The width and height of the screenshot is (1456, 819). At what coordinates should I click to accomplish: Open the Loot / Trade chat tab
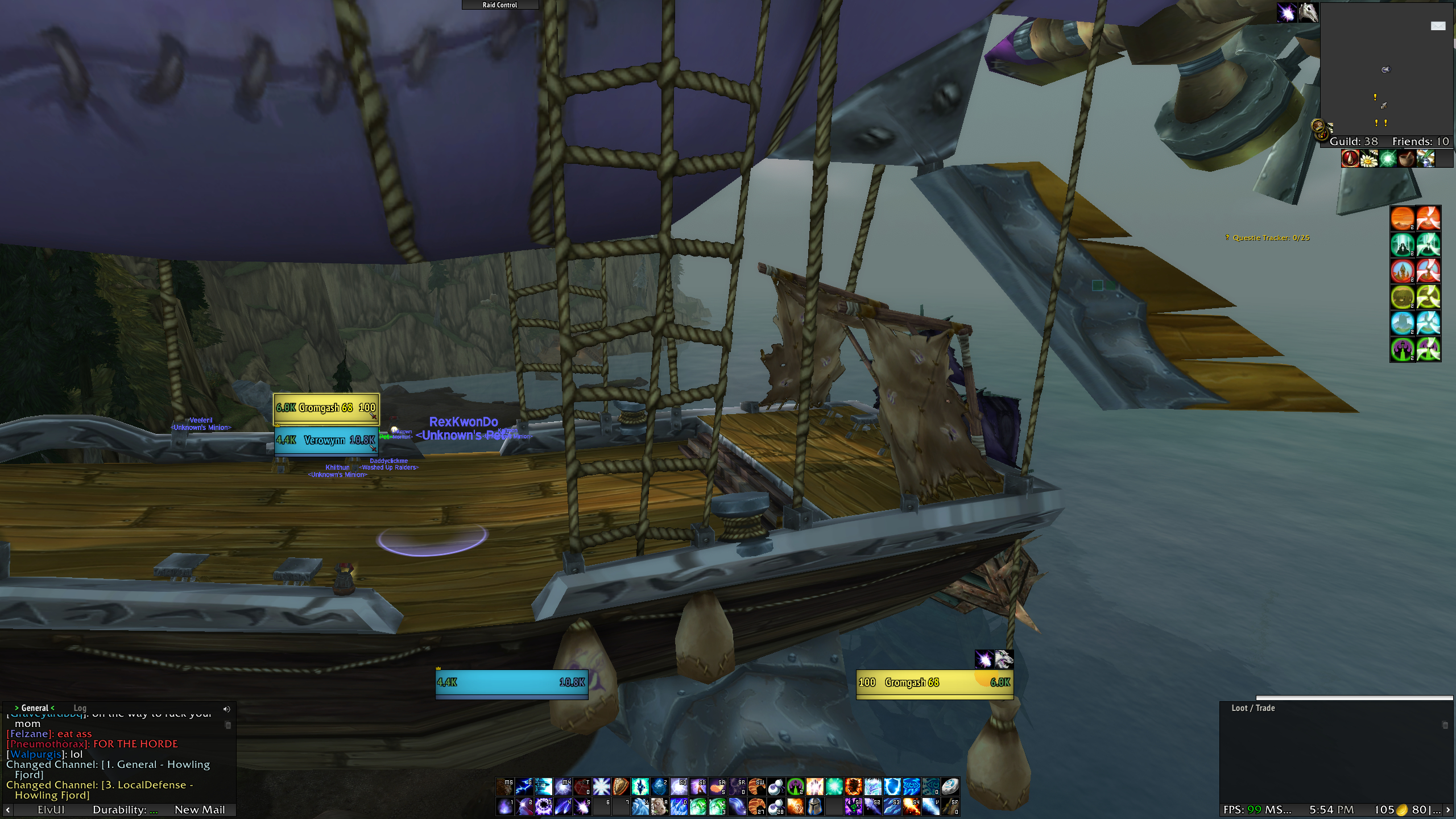click(1253, 708)
